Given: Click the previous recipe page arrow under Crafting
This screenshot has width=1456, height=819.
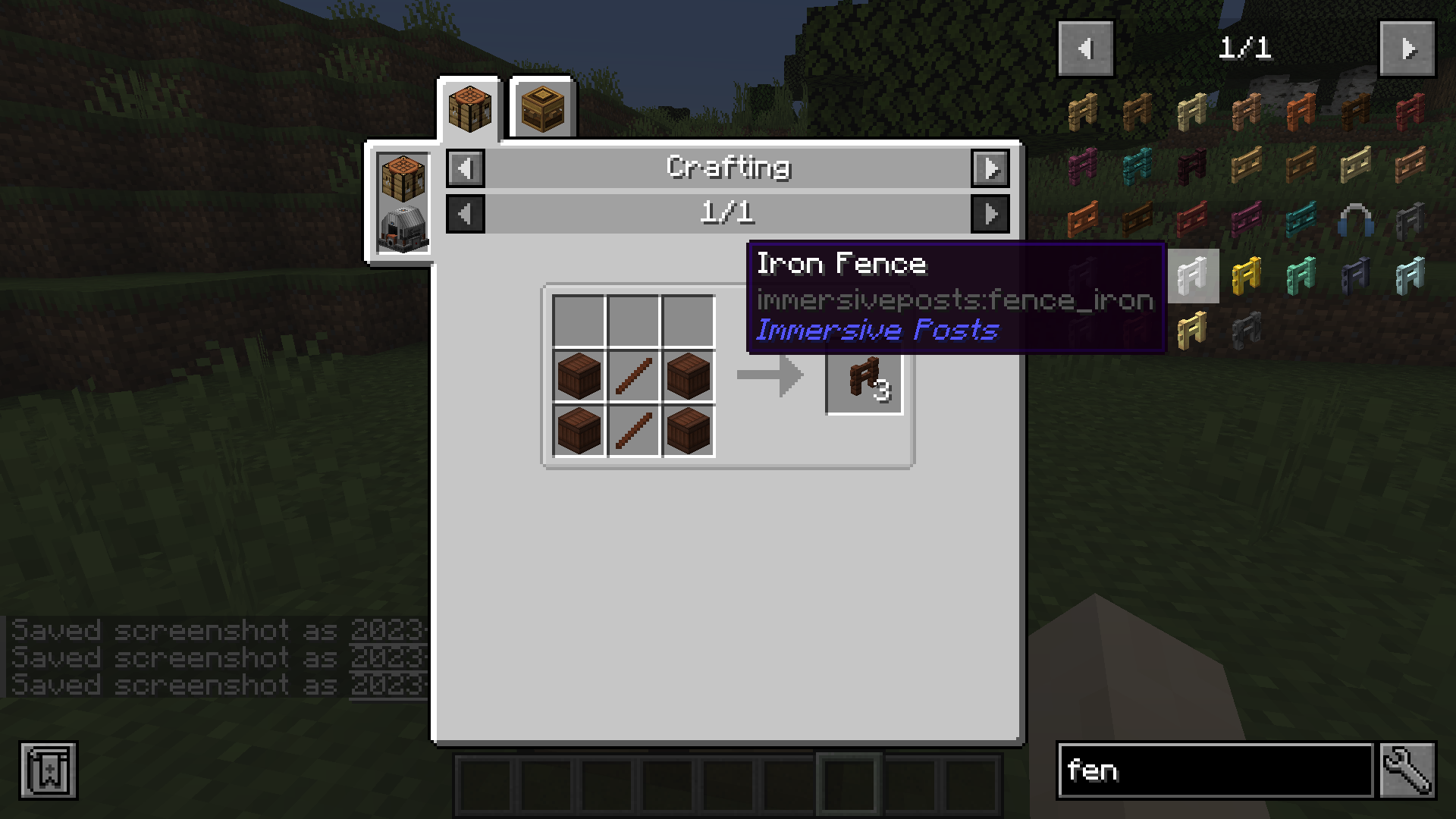Looking at the screenshot, I should [x=465, y=214].
